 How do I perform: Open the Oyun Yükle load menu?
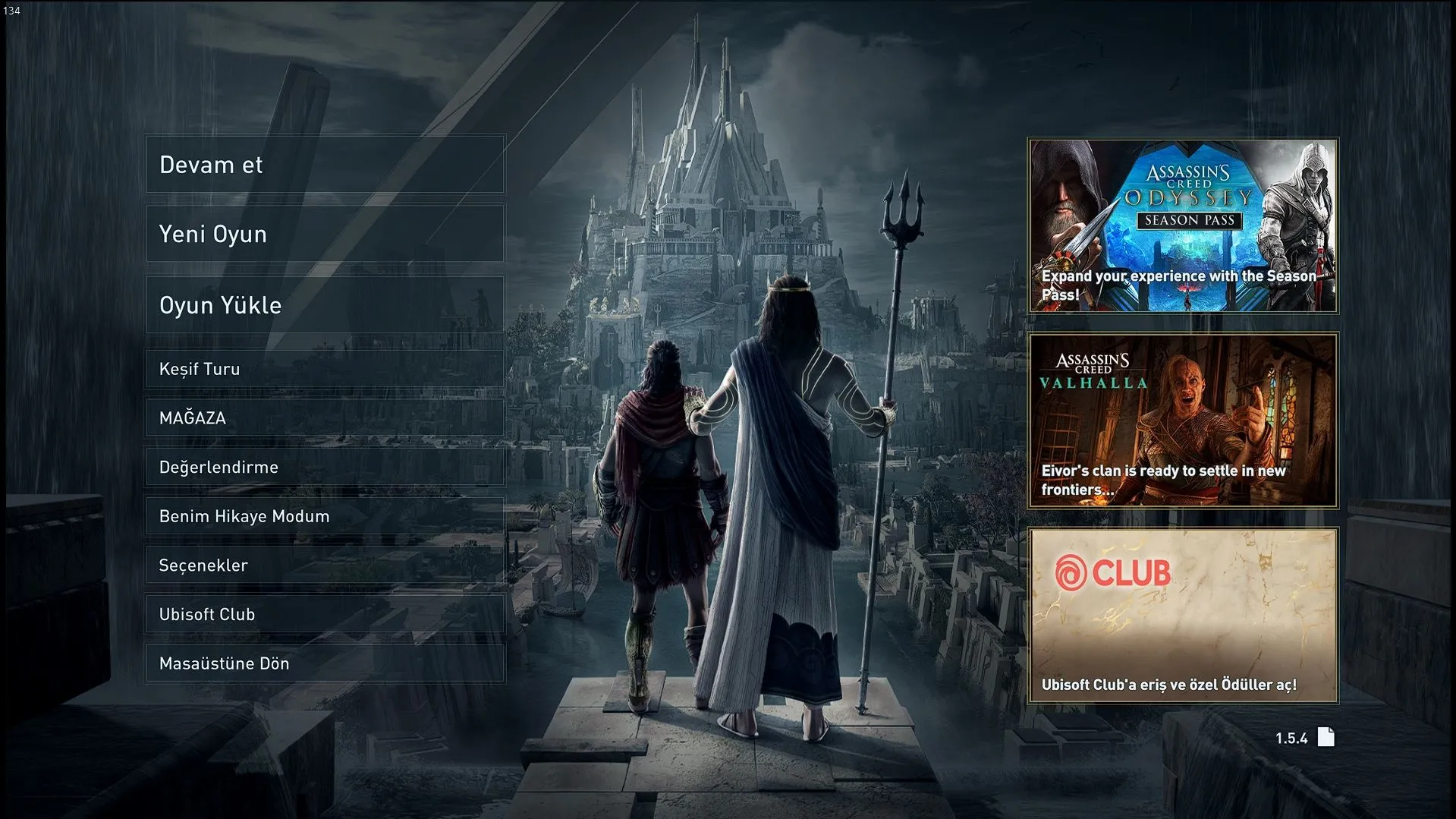point(325,304)
